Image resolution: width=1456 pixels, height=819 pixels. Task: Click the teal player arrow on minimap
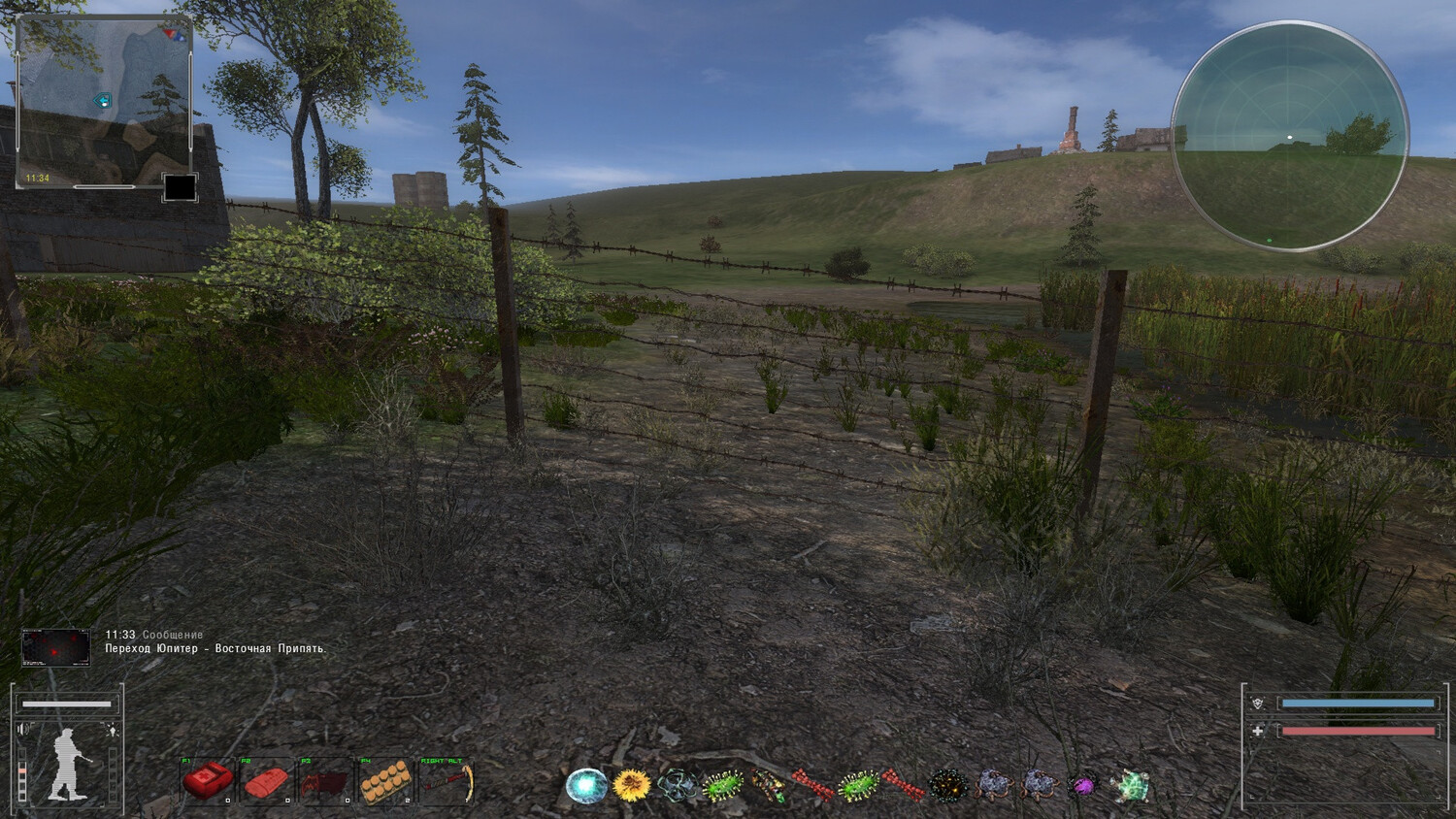101,101
